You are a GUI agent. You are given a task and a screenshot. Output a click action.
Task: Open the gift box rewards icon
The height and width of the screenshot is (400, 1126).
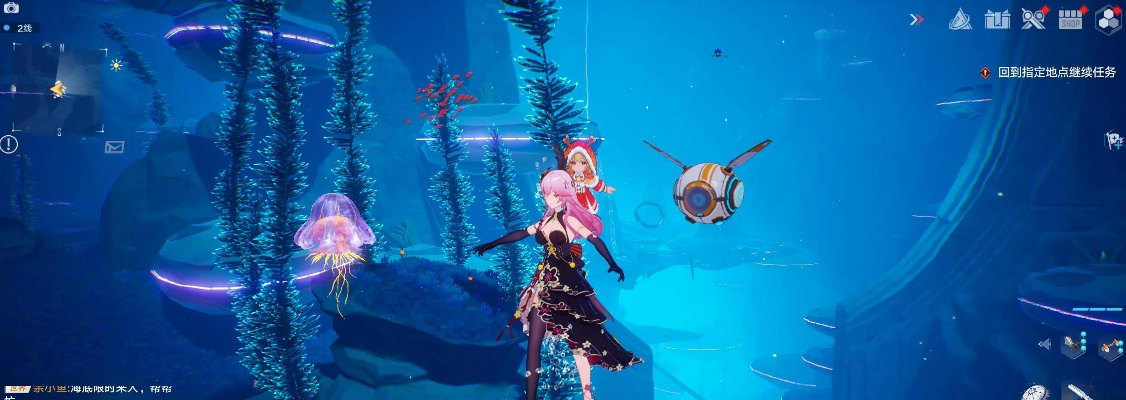coord(997,18)
